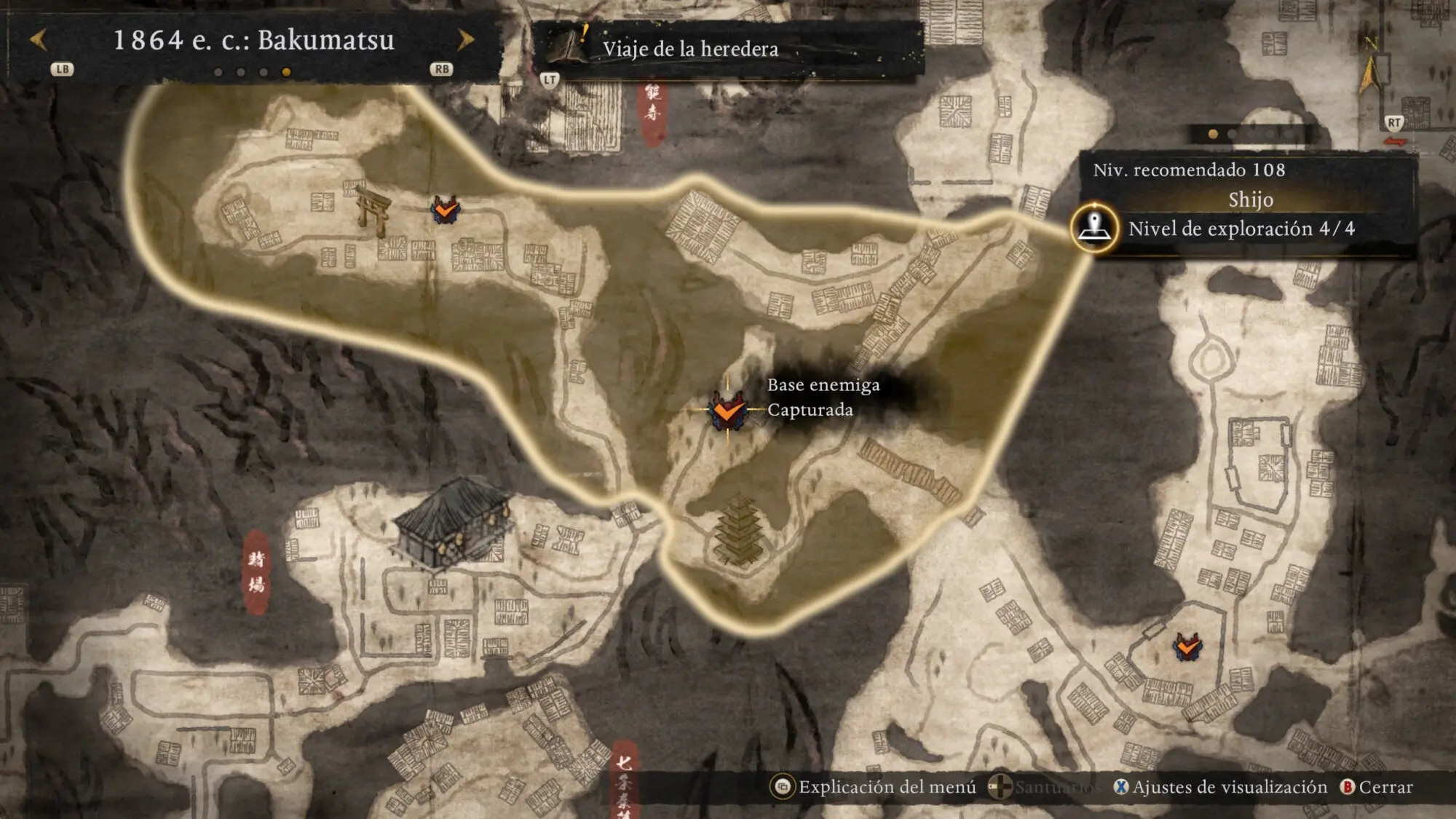Image resolution: width=1456 pixels, height=819 pixels.
Task: Select the Shijo district location pin icon
Action: tap(1094, 227)
